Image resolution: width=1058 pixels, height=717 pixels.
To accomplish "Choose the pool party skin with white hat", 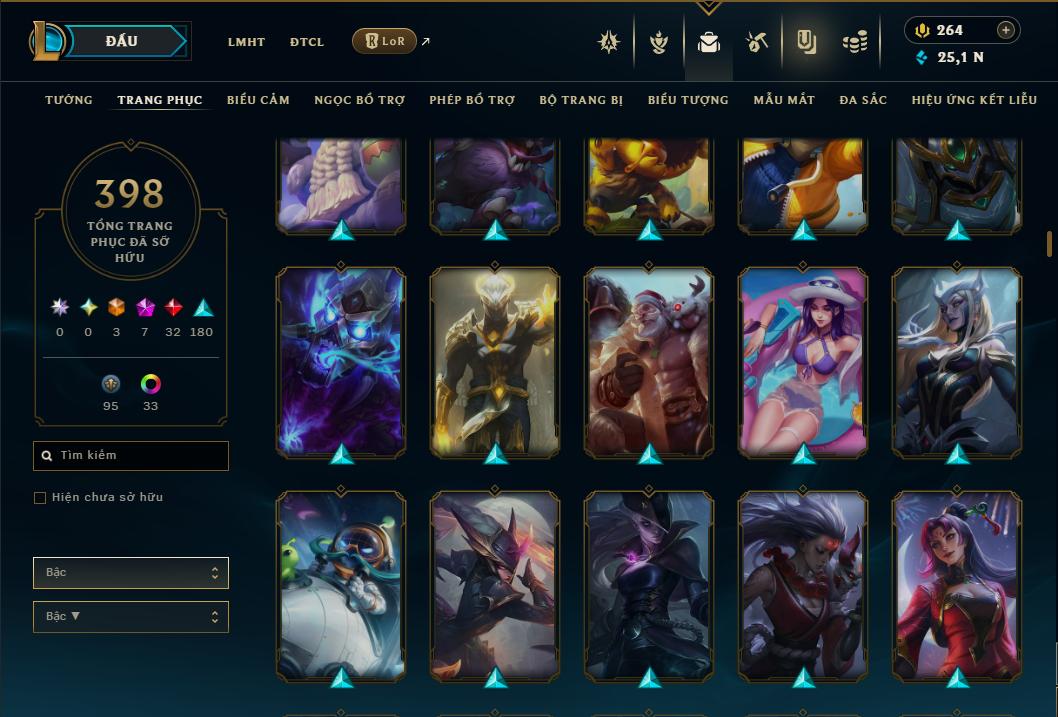I will 803,360.
